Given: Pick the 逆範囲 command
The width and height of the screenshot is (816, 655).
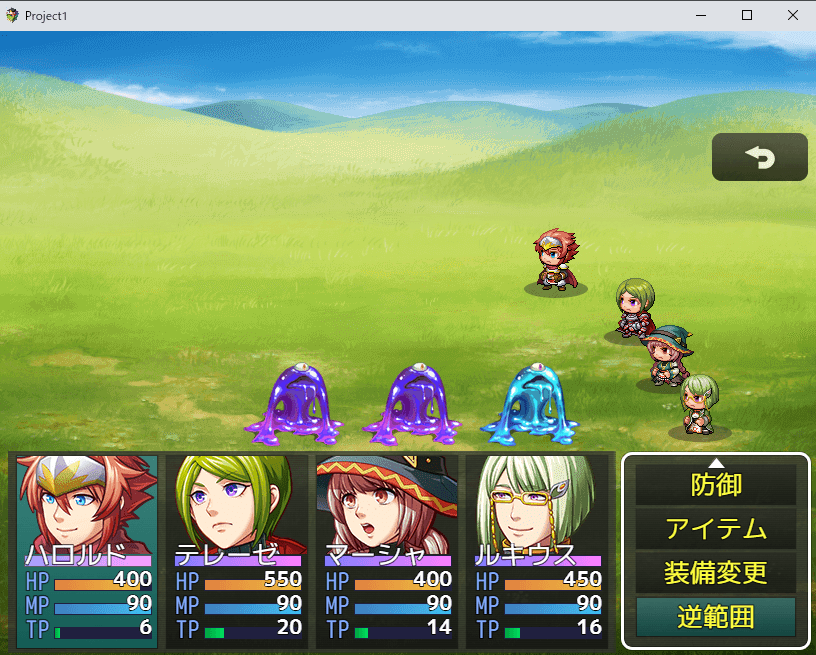Looking at the screenshot, I should (716, 617).
